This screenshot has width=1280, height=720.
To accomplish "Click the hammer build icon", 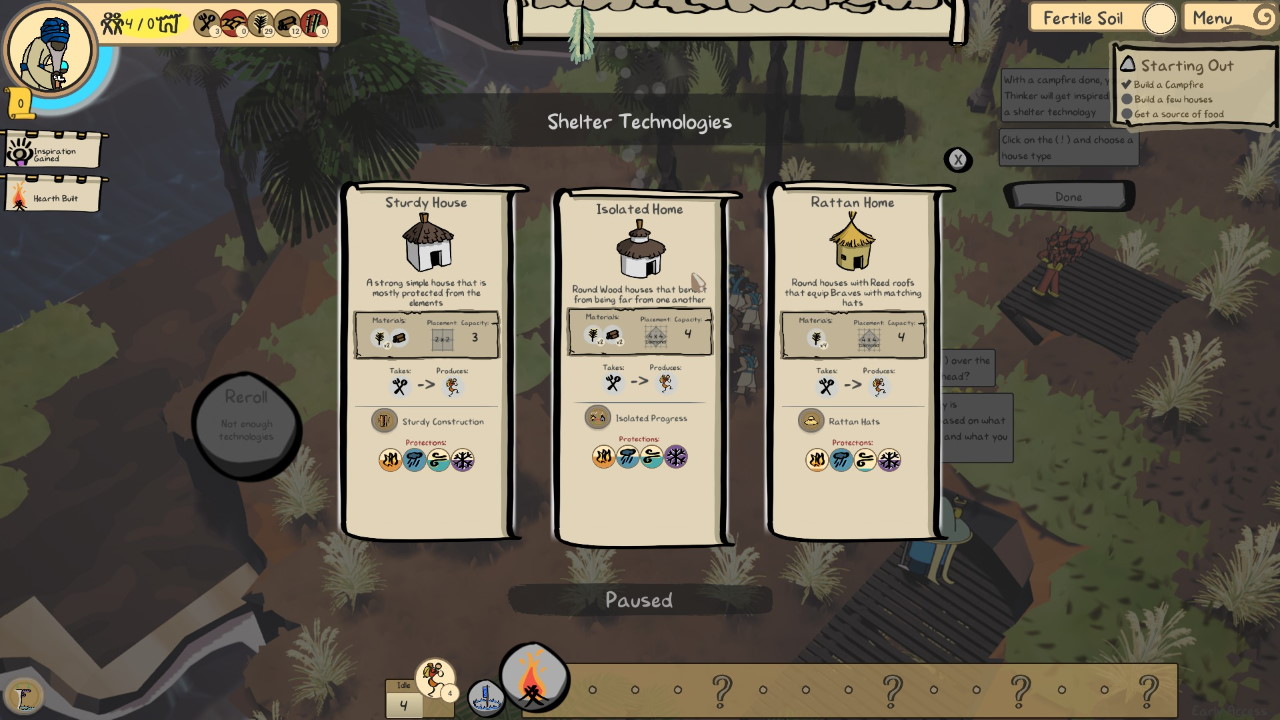I will (x=24, y=695).
